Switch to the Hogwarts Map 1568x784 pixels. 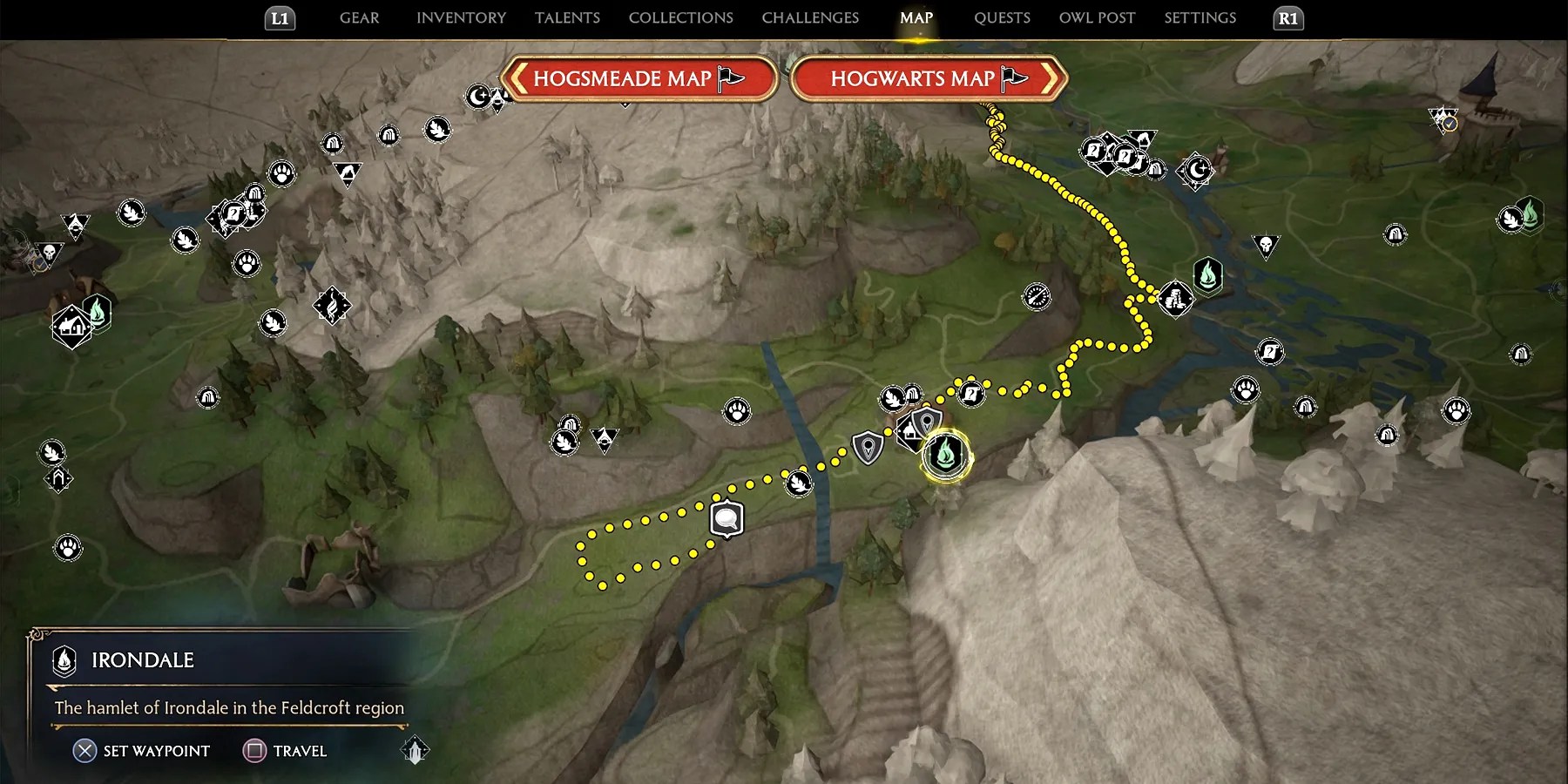pyautogui.click(x=929, y=79)
